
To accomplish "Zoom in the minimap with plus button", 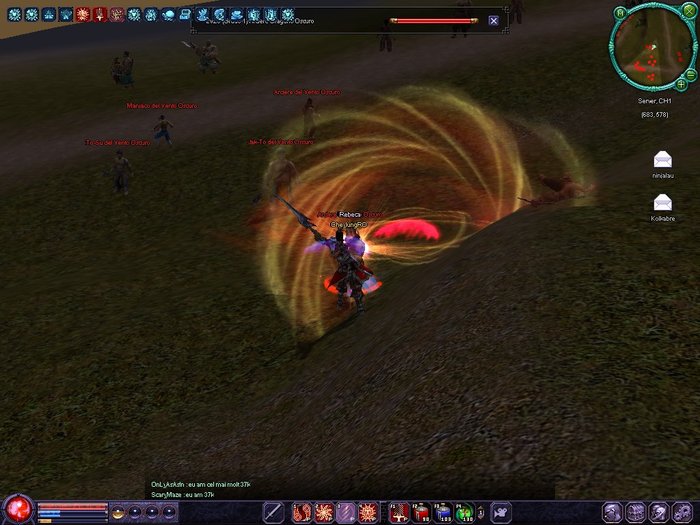I will tap(681, 84).
